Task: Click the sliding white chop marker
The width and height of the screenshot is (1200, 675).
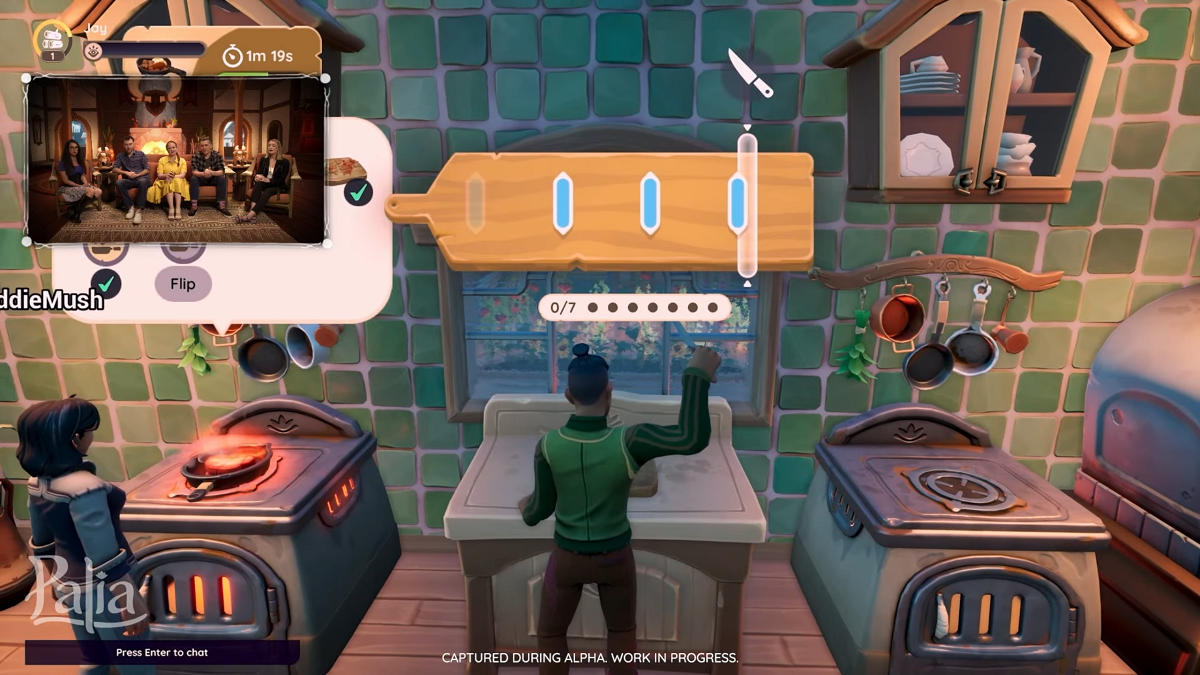Action: (x=747, y=206)
